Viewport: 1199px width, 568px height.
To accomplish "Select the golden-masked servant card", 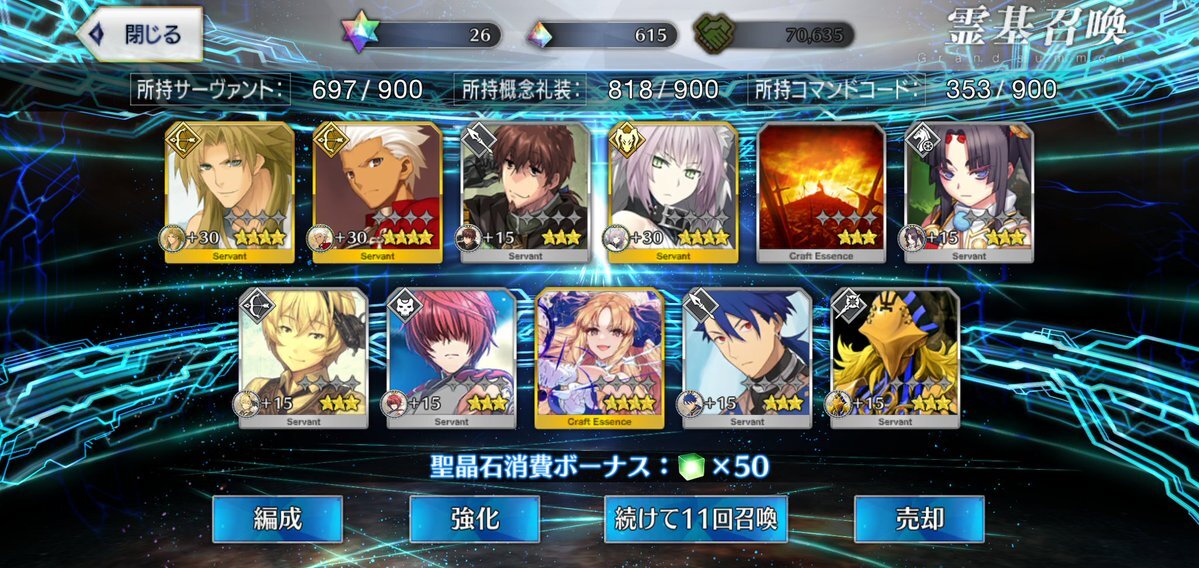I will click(894, 357).
